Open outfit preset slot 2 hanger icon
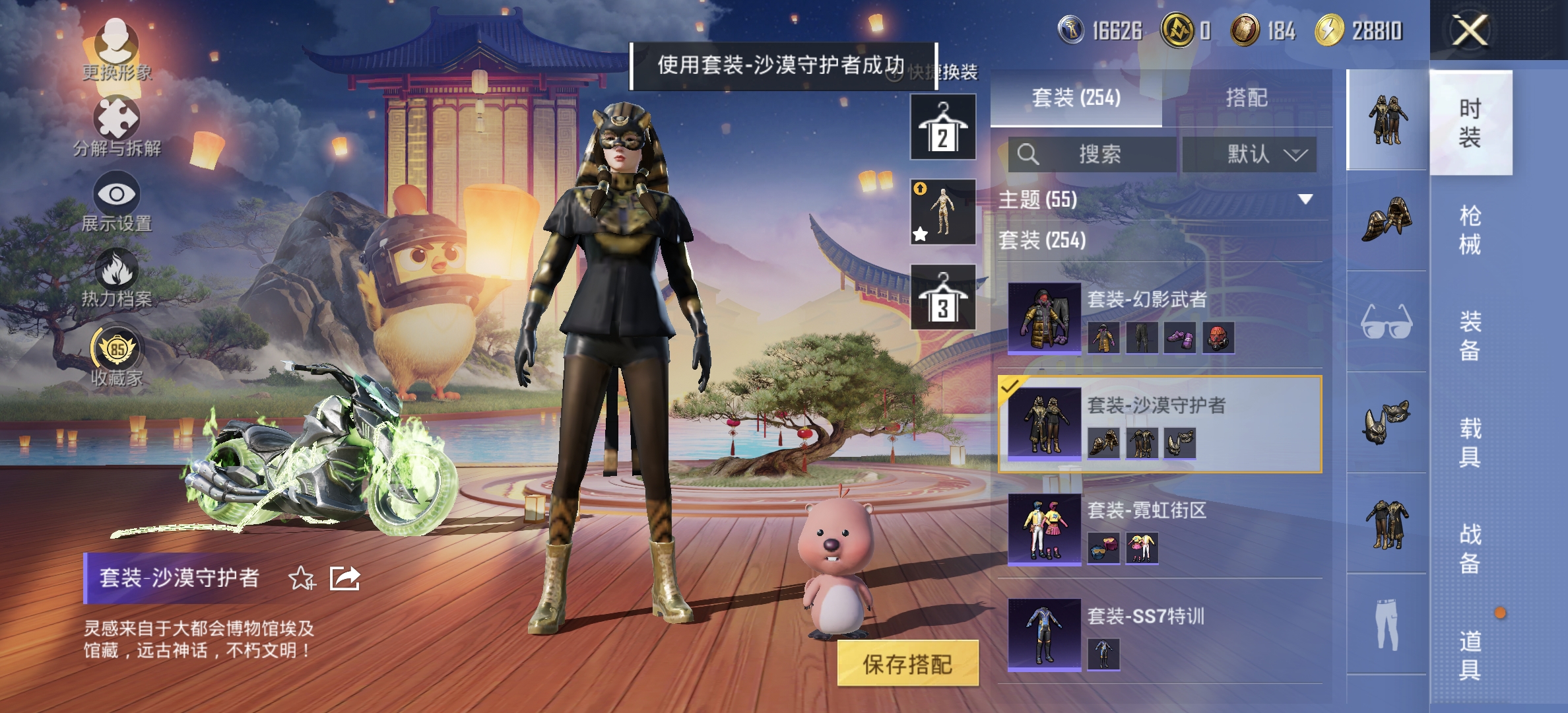The height and width of the screenshot is (713, 1568). [x=942, y=127]
